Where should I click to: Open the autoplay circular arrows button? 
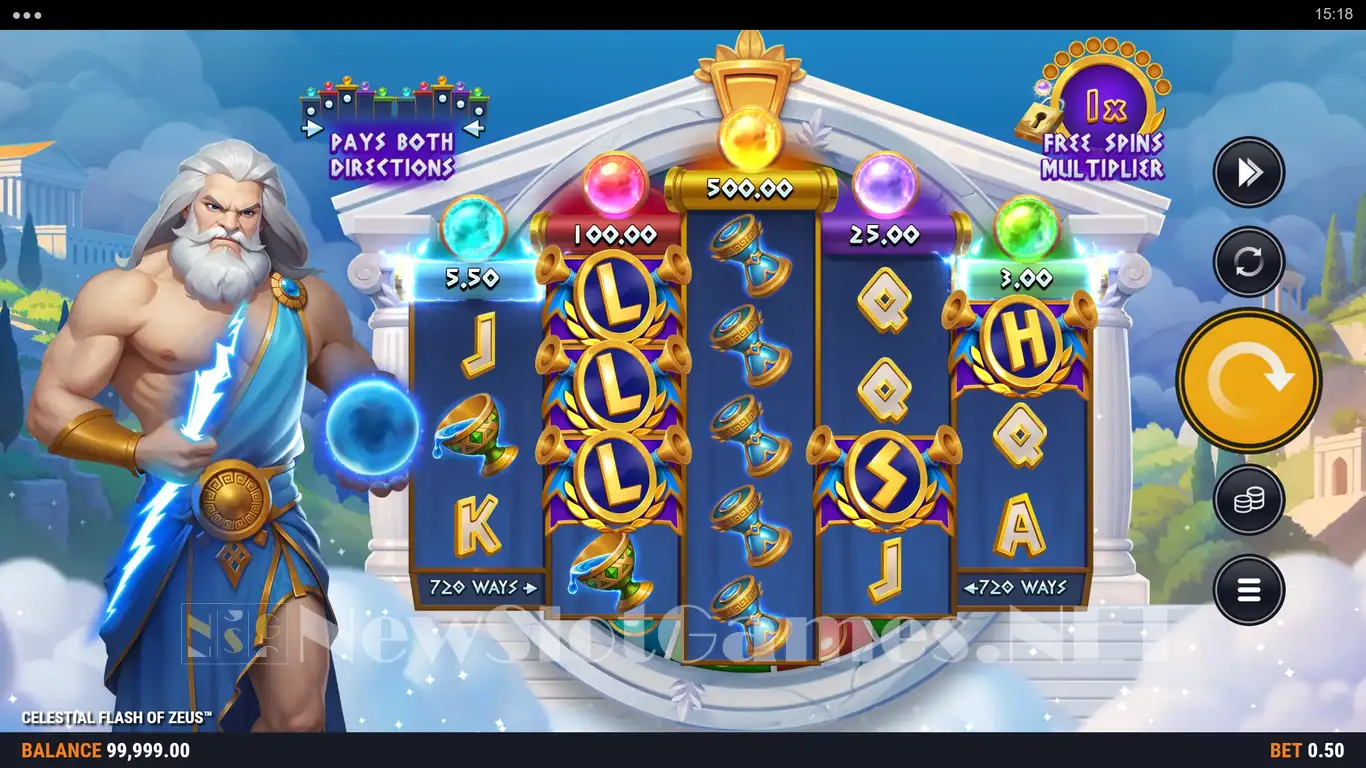click(1248, 262)
